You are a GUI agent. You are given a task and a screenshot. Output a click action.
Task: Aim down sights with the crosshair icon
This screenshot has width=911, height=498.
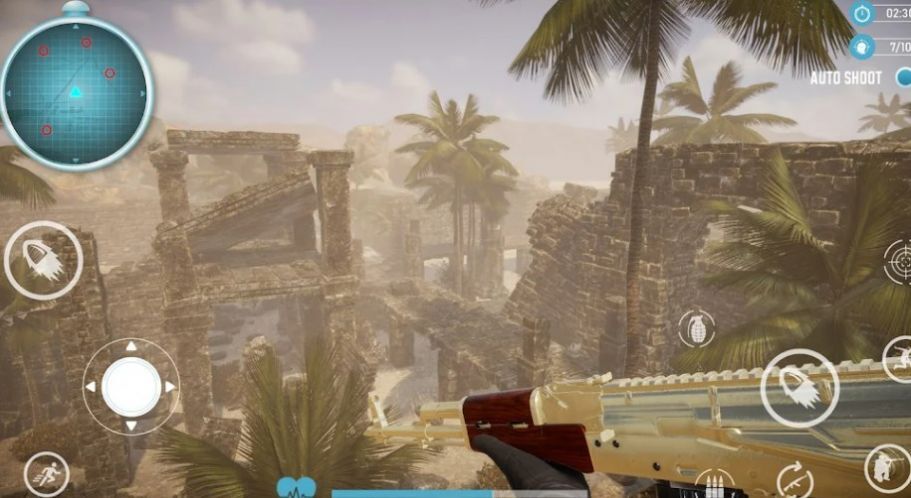click(899, 262)
